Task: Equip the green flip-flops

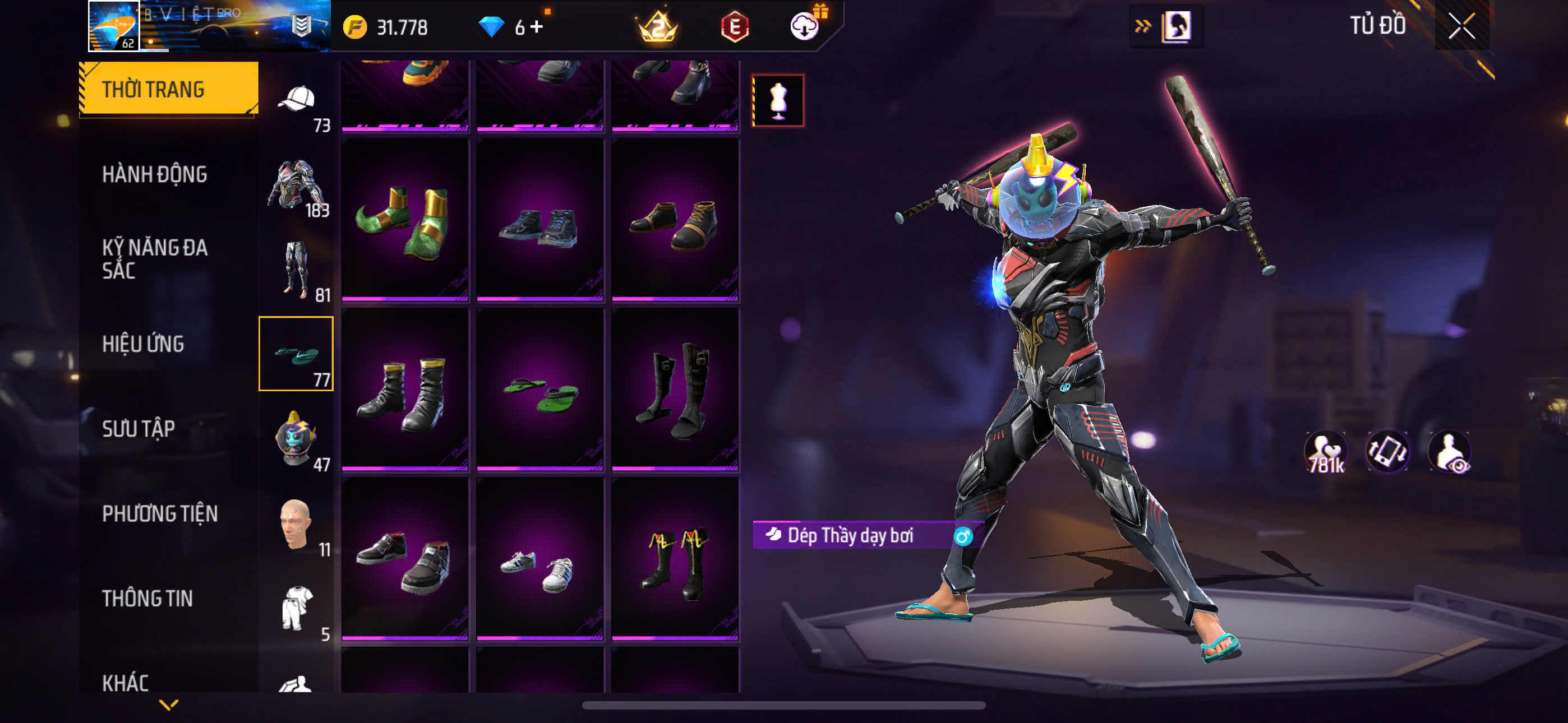Action: pyautogui.click(x=540, y=390)
